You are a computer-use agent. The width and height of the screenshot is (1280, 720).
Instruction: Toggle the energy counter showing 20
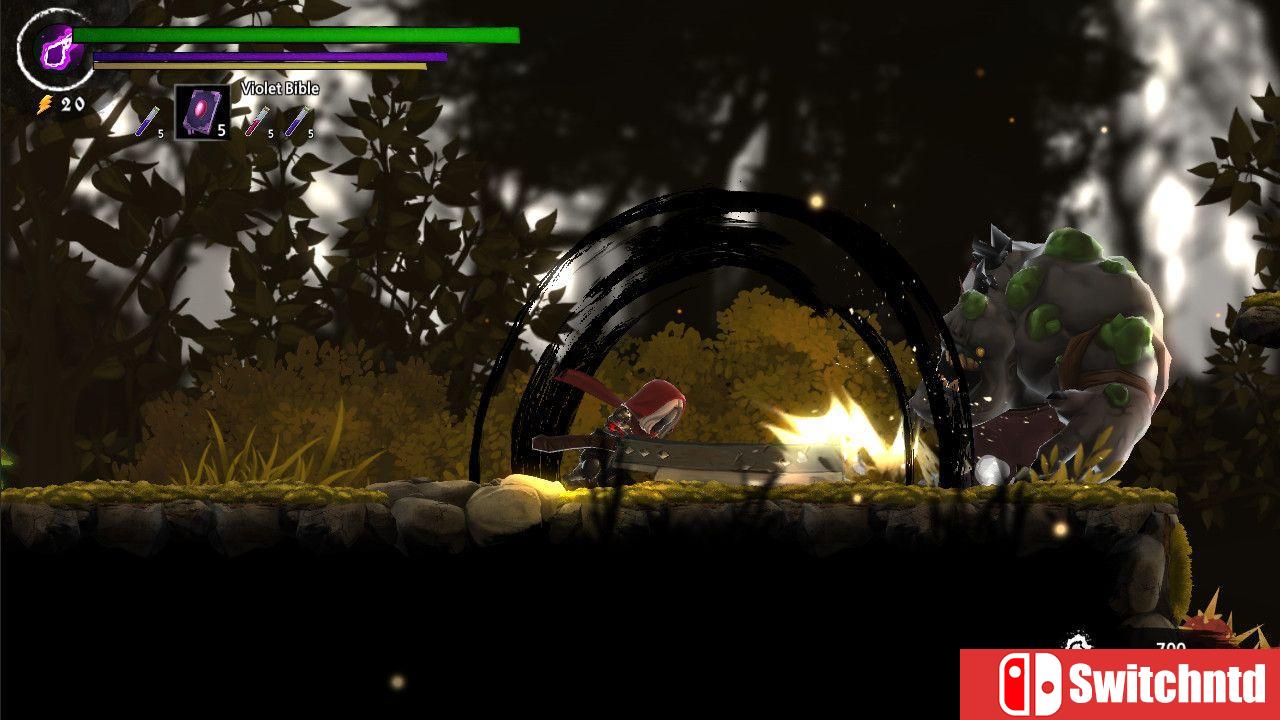(x=71, y=104)
